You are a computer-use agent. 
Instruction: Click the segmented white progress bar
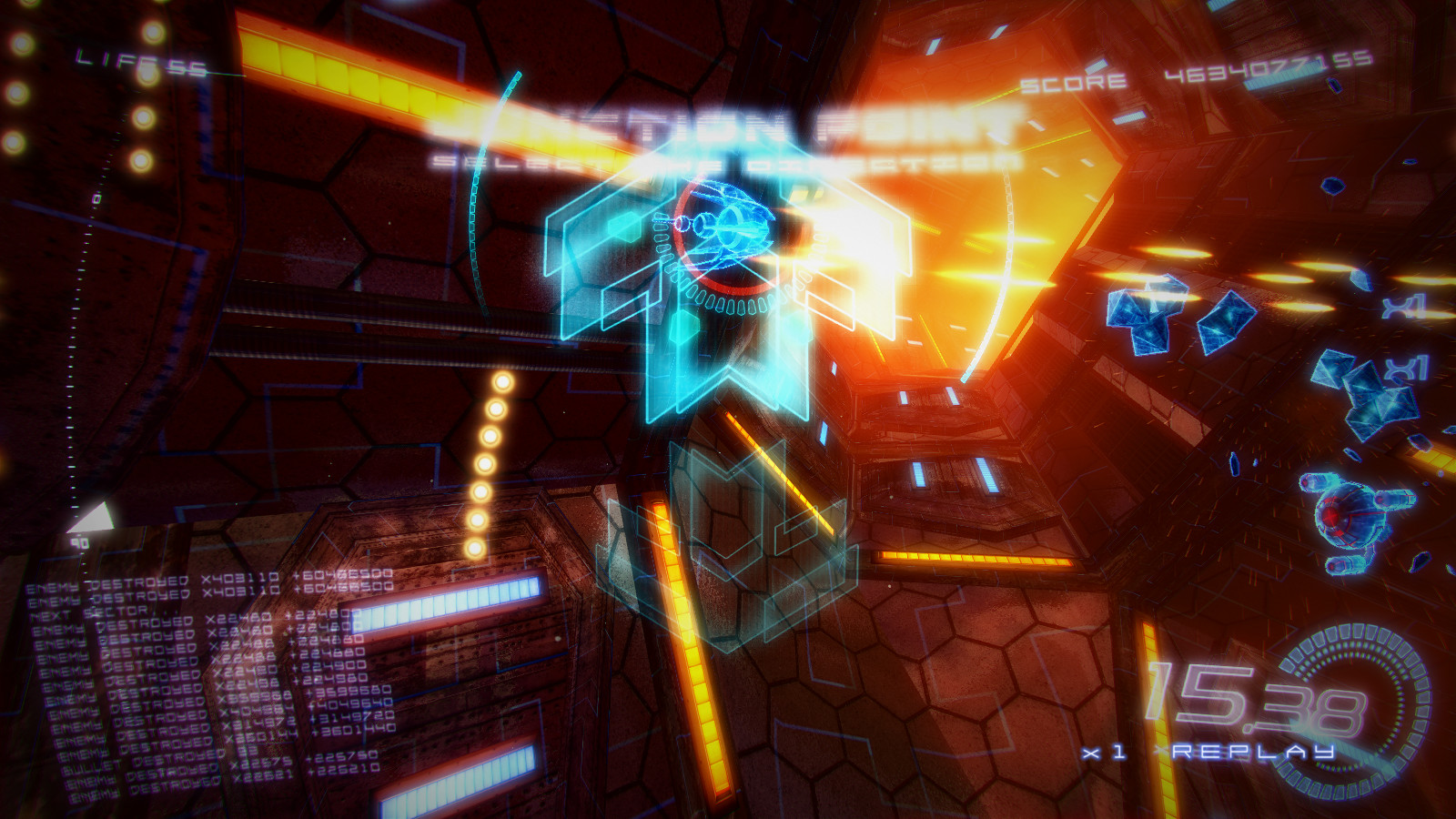coord(446,605)
